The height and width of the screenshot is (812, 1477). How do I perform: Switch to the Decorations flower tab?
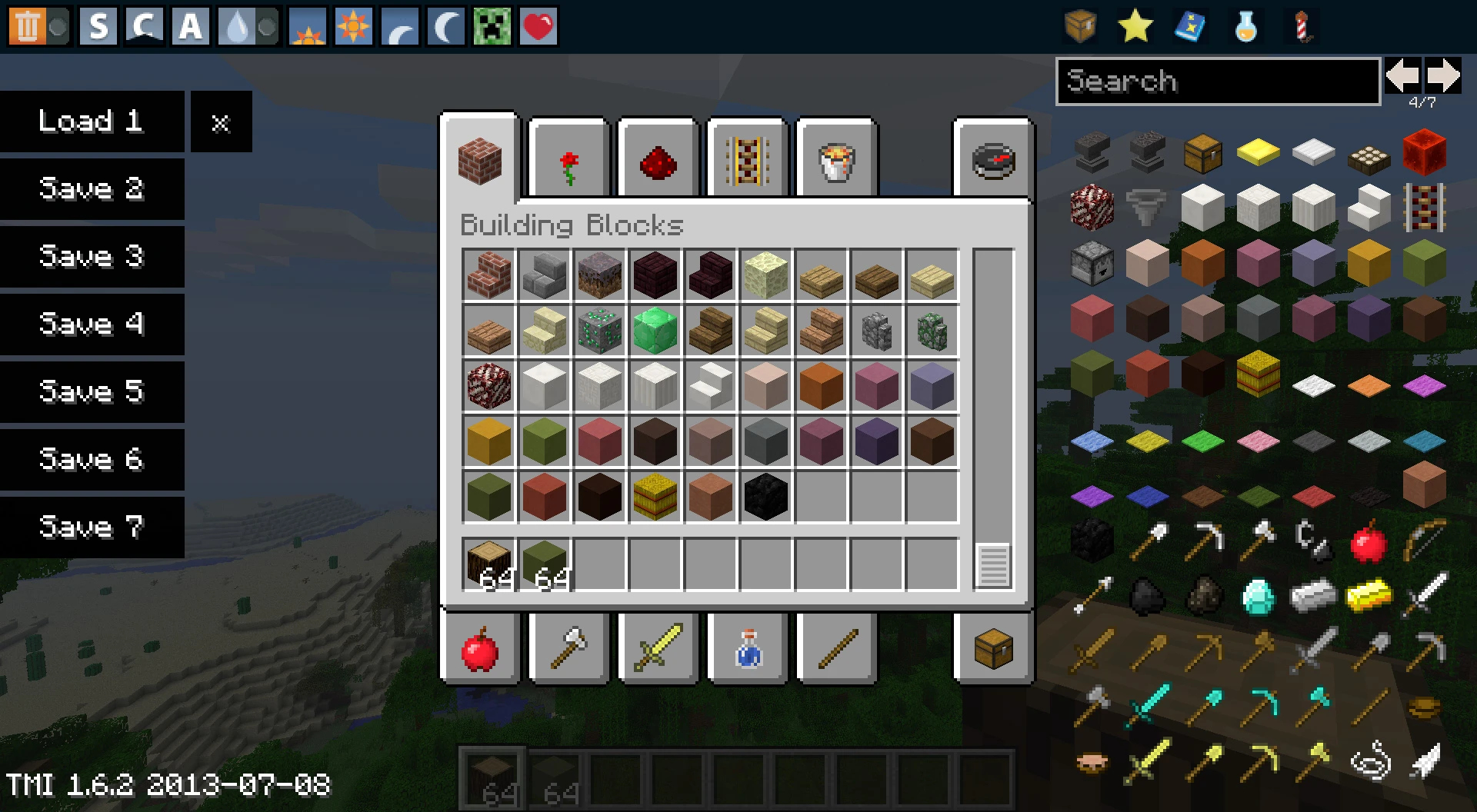[x=568, y=159]
